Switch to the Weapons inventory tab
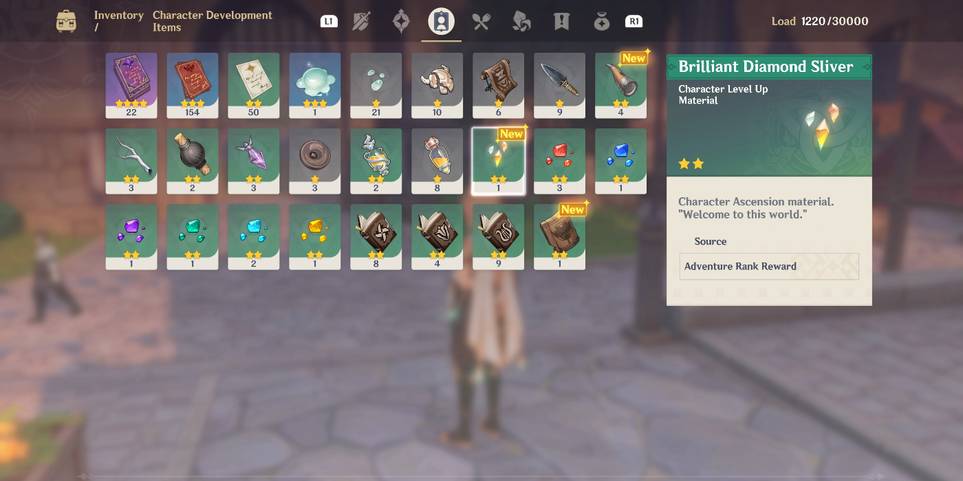Image resolution: width=963 pixels, height=481 pixels. 361,21
